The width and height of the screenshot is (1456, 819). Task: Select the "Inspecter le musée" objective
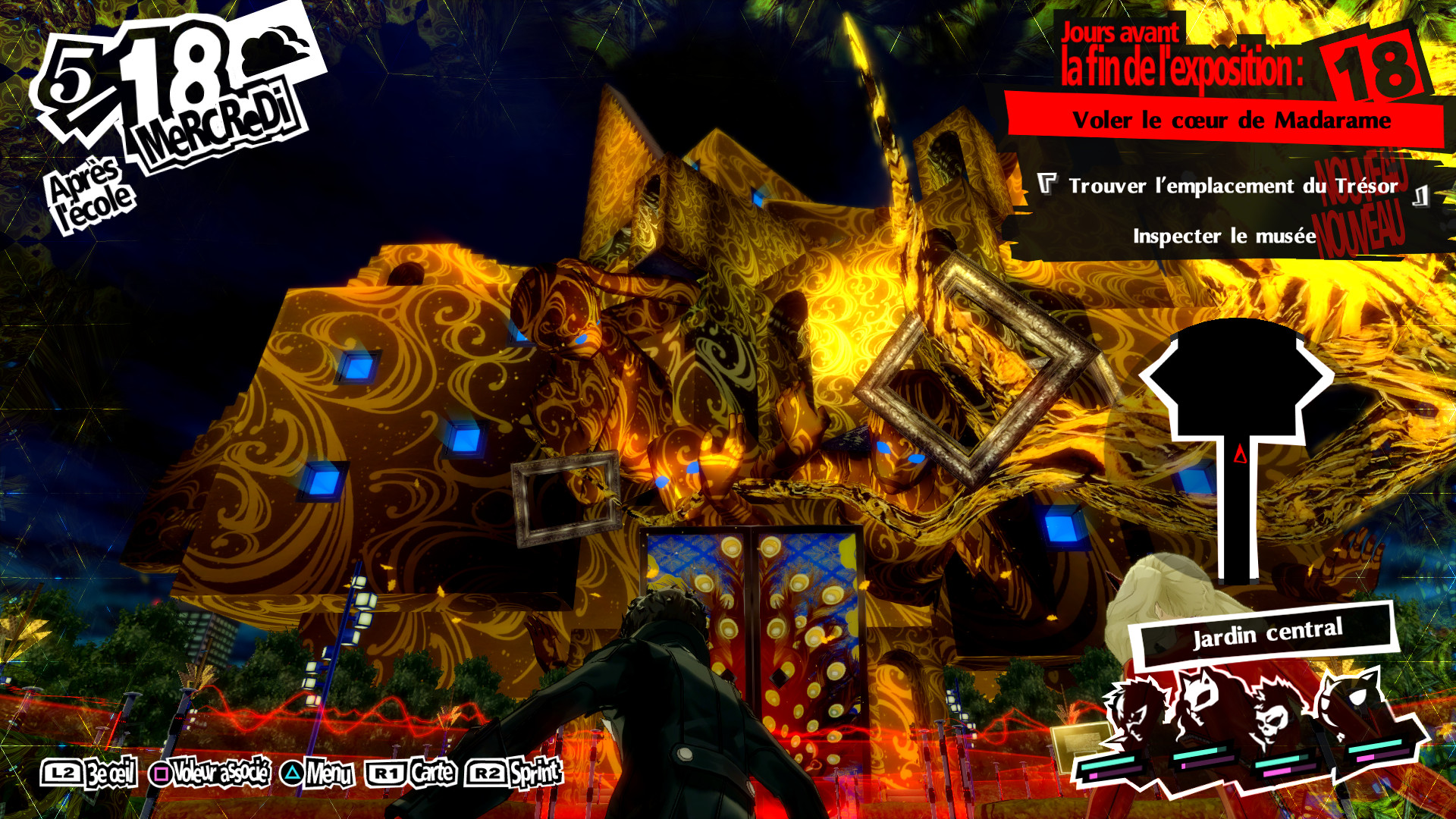[x=1224, y=237]
